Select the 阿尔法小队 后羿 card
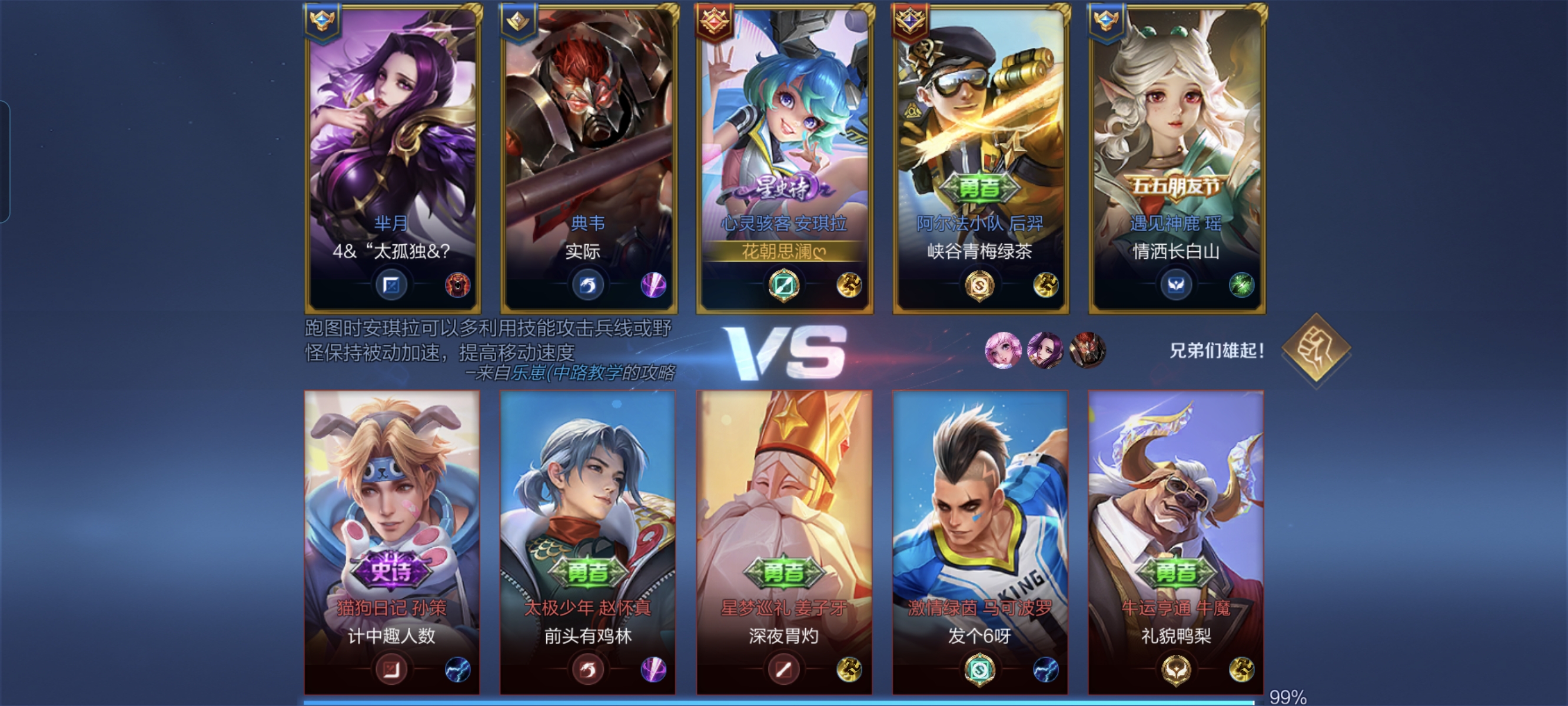This screenshot has width=1568, height=706. [x=981, y=158]
